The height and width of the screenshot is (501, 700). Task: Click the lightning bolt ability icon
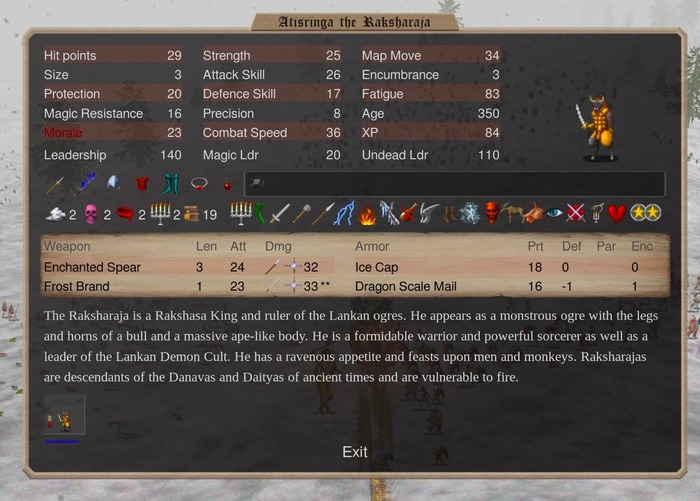[x=345, y=213]
